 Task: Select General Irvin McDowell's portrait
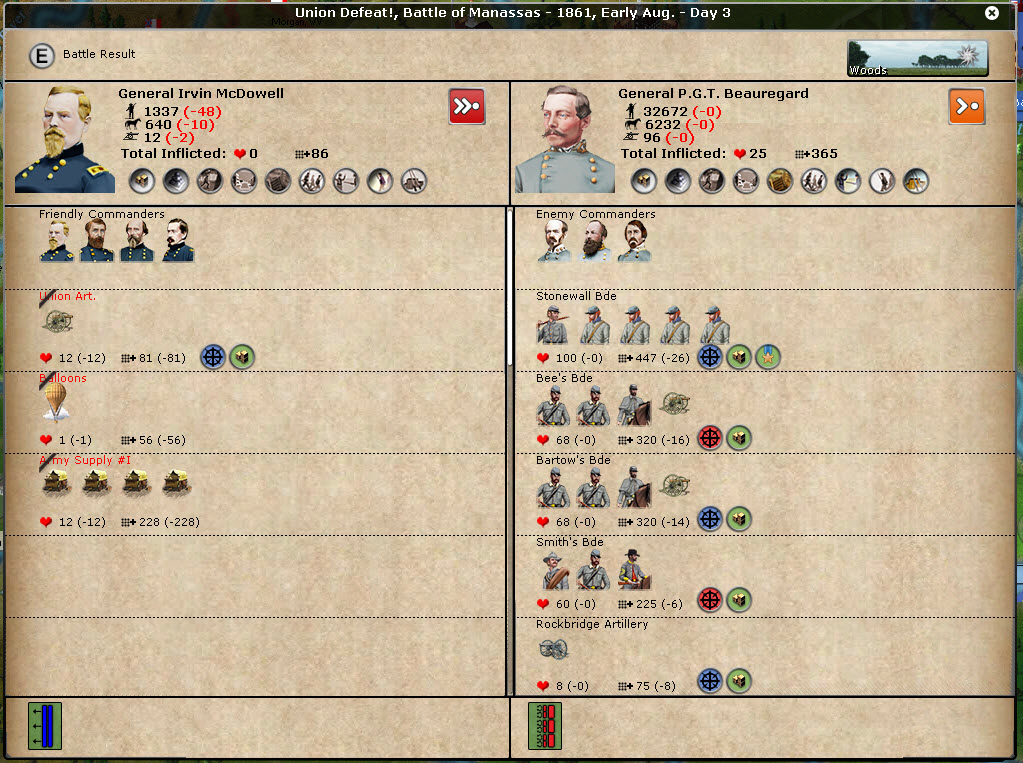pos(59,139)
